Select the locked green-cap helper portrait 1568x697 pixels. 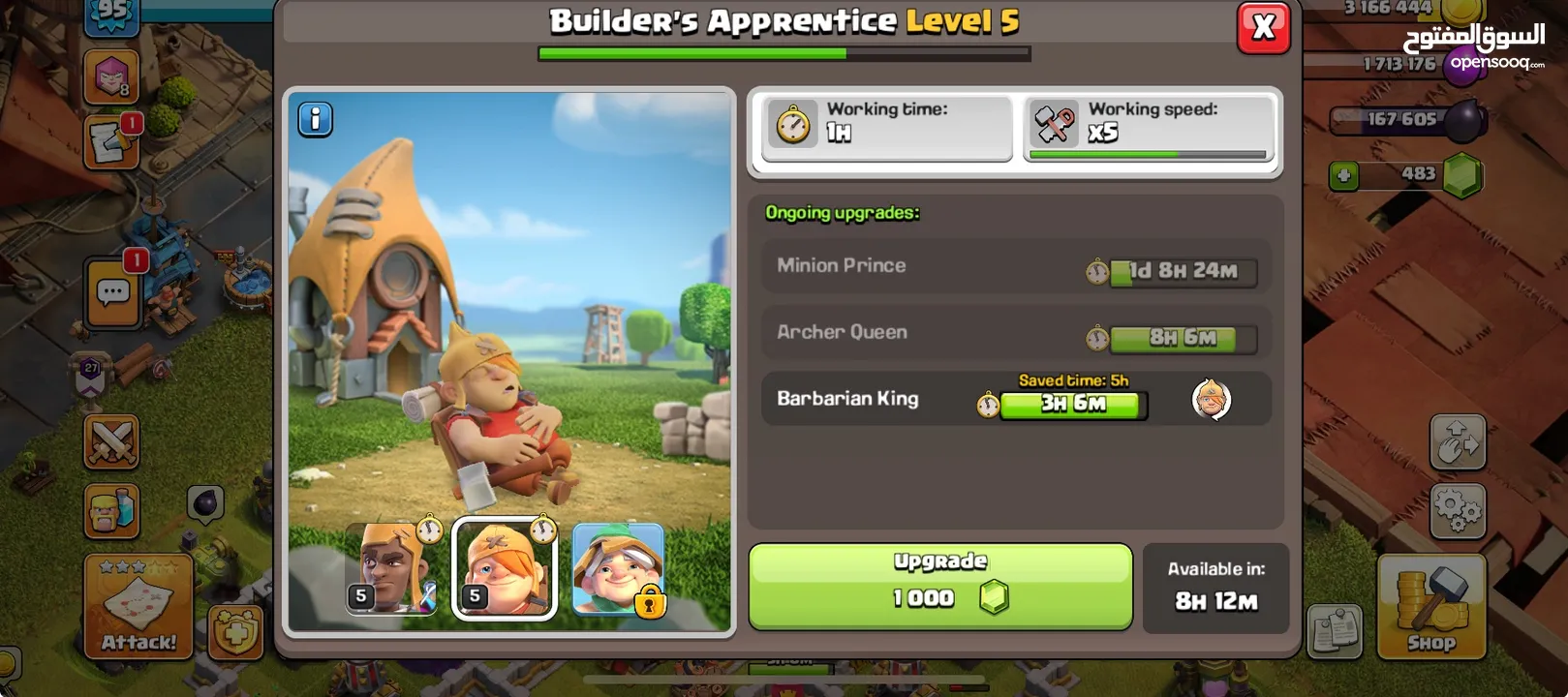point(618,568)
